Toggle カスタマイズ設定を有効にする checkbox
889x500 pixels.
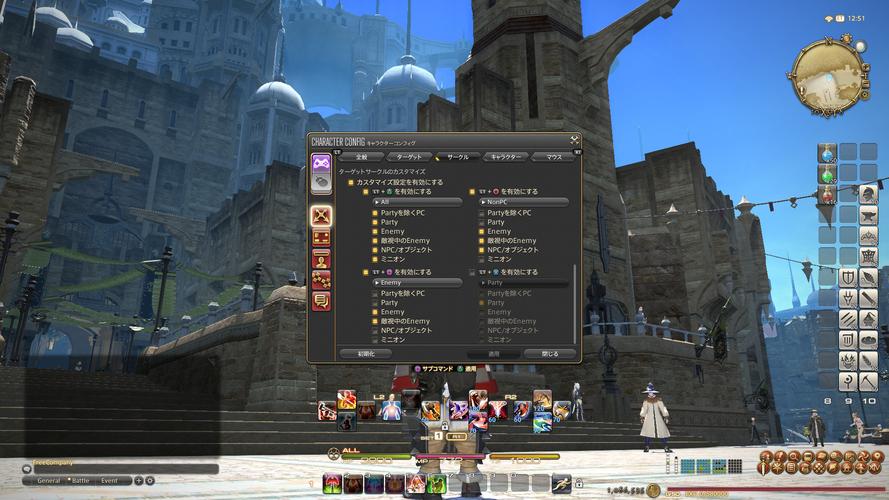coord(351,182)
